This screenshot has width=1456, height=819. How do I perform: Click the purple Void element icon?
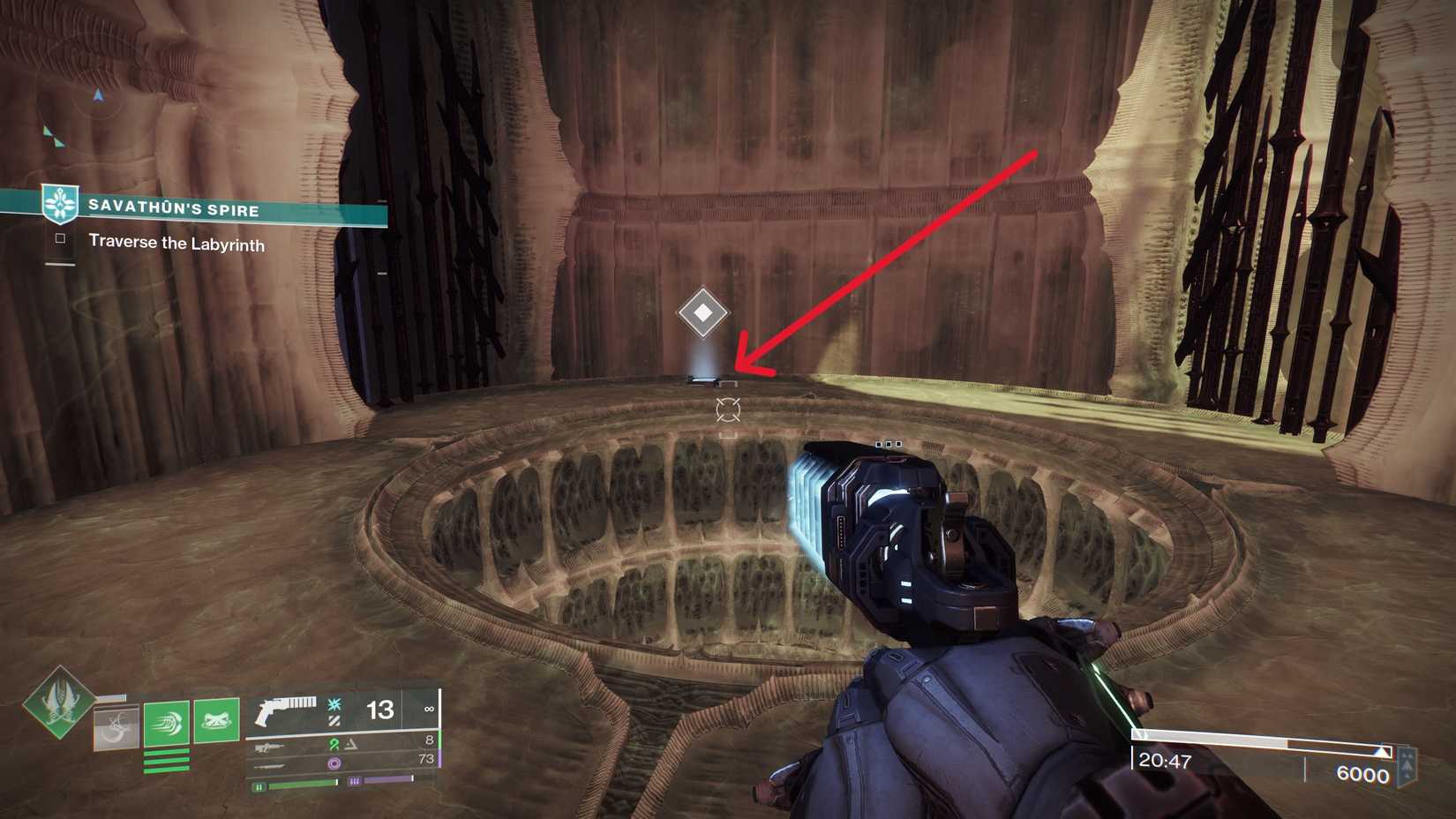point(336,763)
